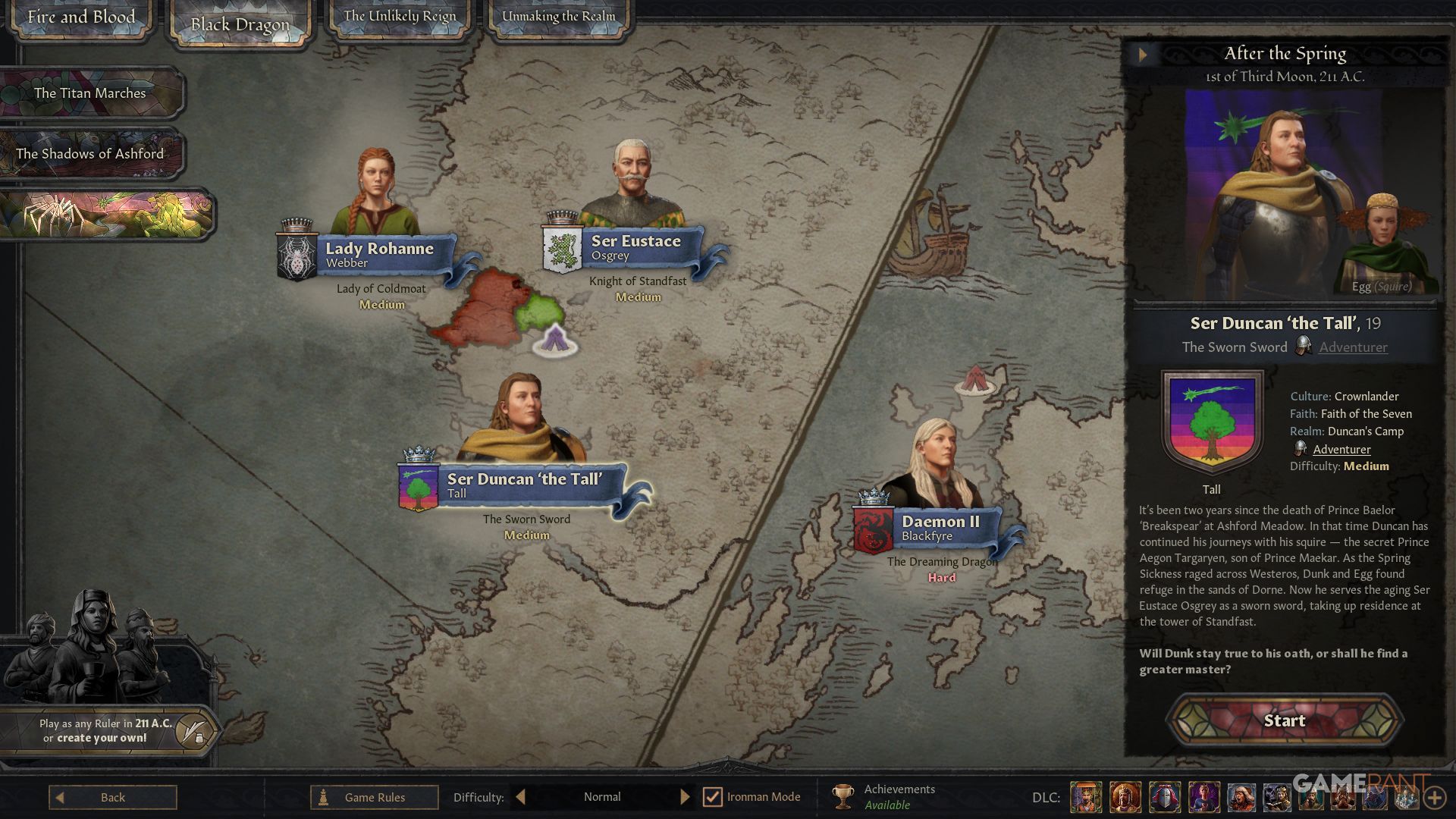Image resolution: width=1456 pixels, height=819 pixels.
Task: Open the Unmaking the Realm tab
Action: tap(559, 17)
